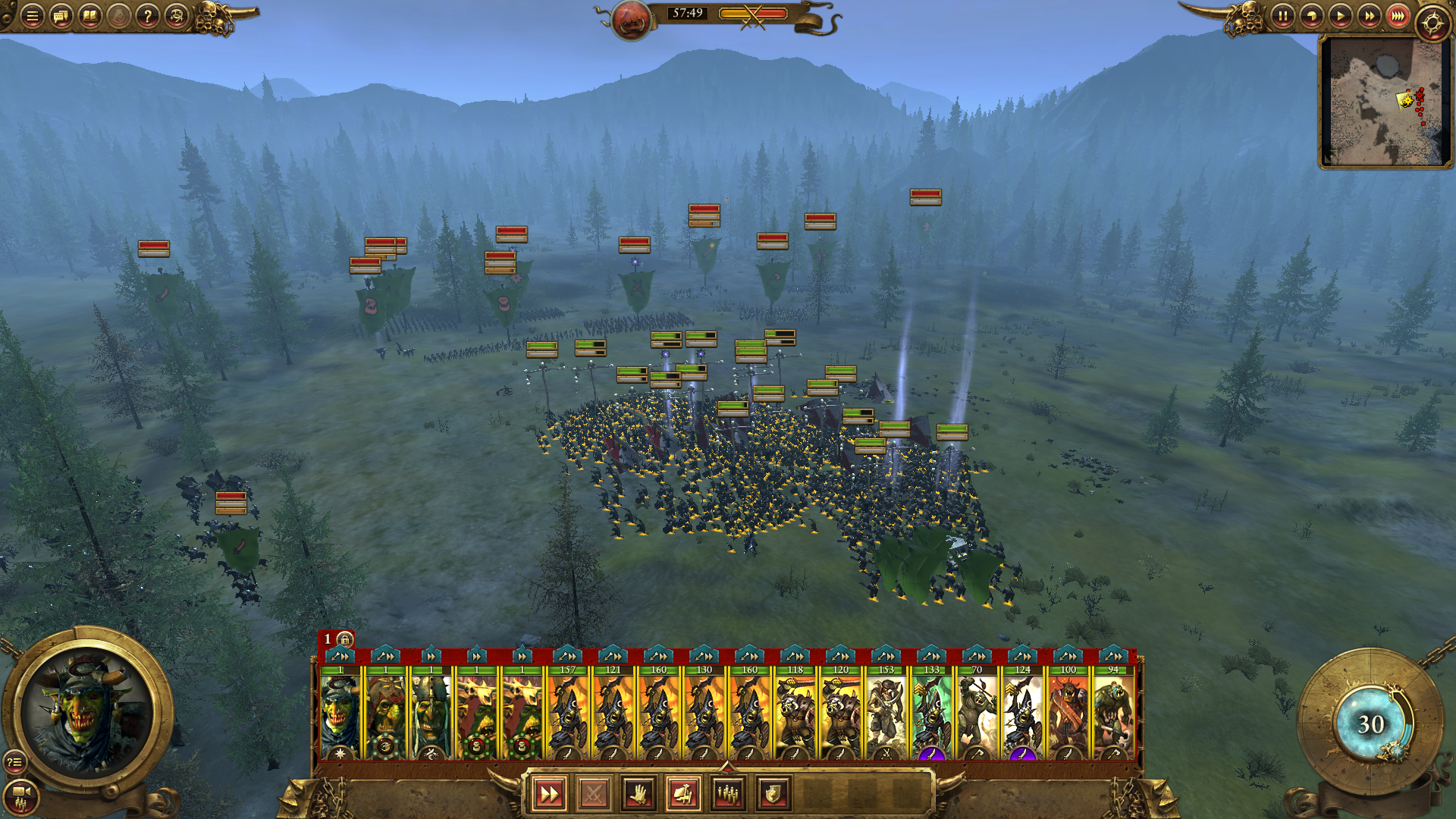This screenshot has height=819, width=1456.
Task: Set battle to normal play speed
Action: coord(1340,16)
